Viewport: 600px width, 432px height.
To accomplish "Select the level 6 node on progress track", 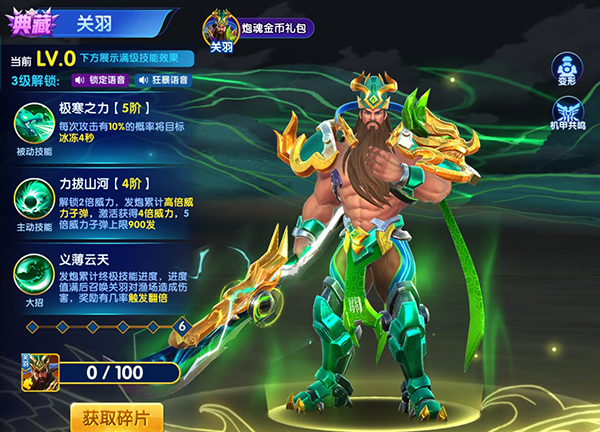I will [x=183, y=326].
